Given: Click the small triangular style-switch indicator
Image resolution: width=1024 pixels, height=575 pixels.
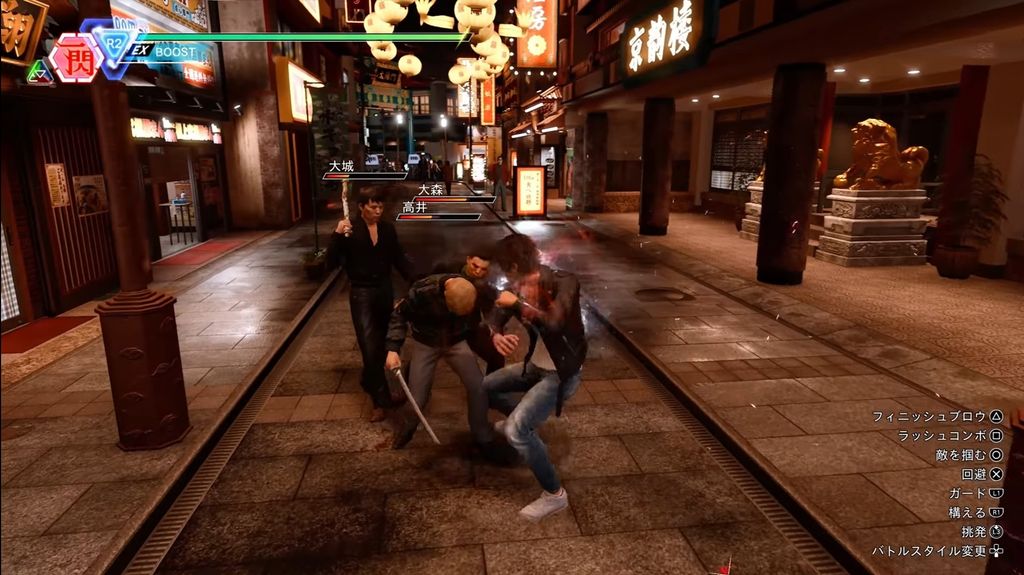Looking at the screenshot, I should tap(40, 71).
